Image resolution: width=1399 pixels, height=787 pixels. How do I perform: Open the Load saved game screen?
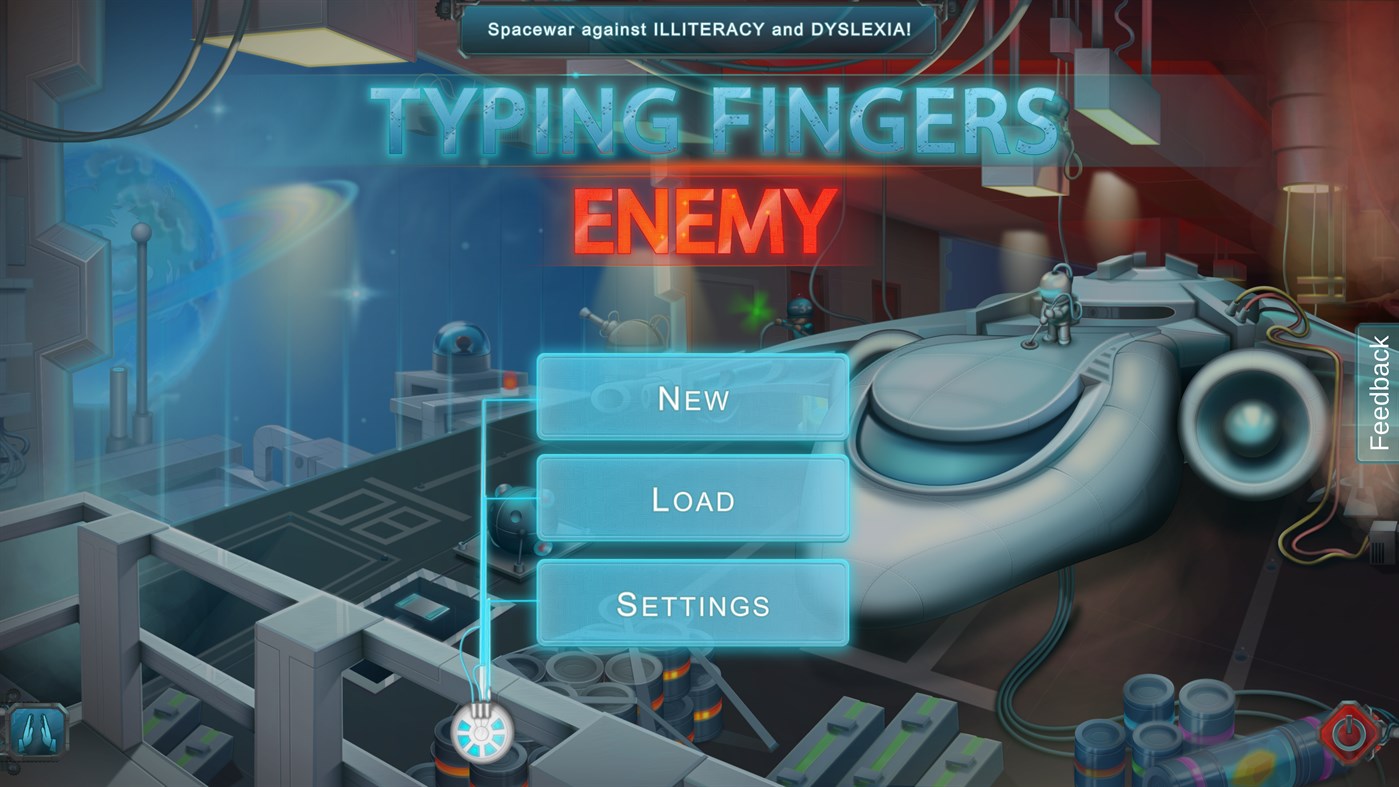pos(693,499)
